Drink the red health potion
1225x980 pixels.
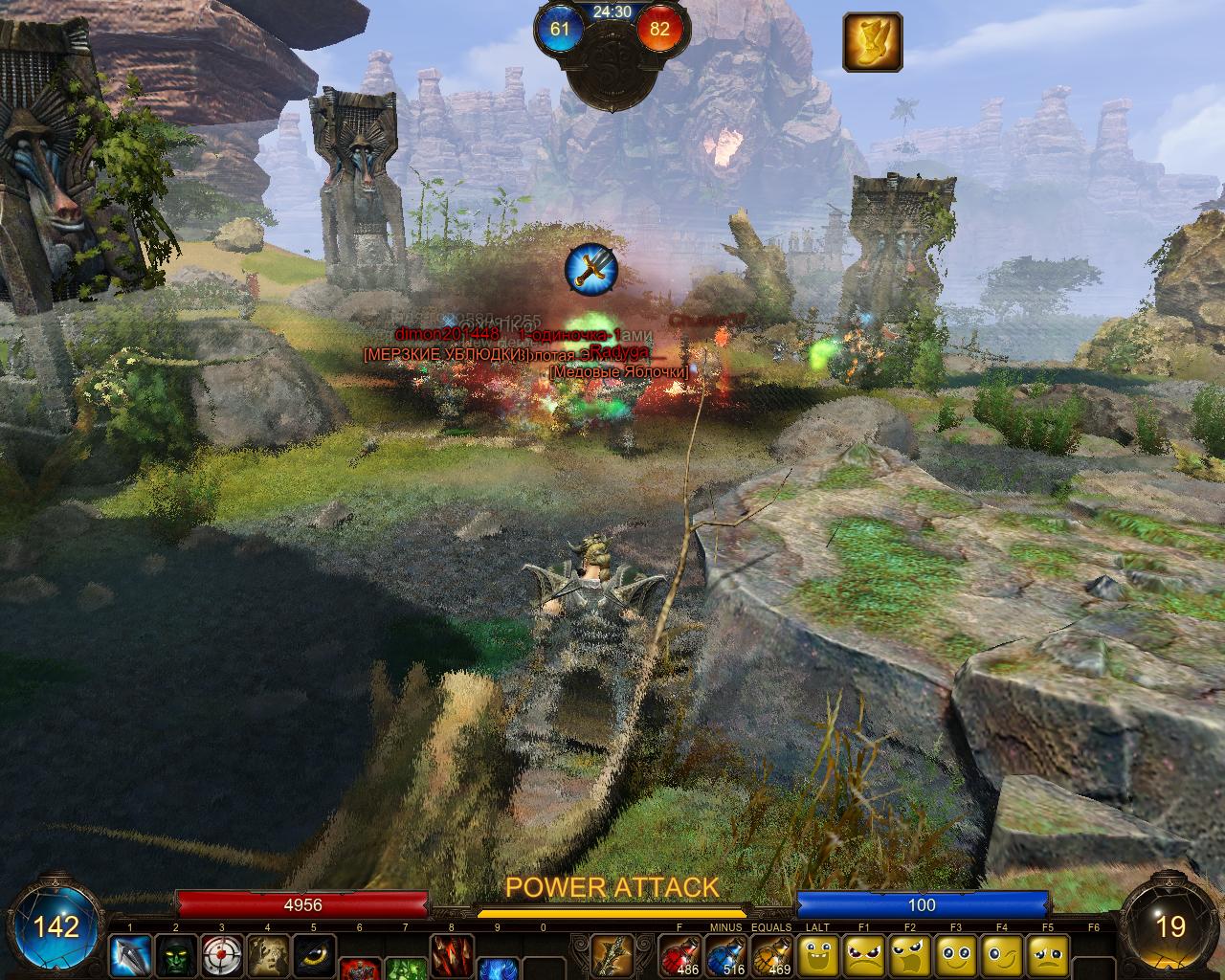[679, 954]
